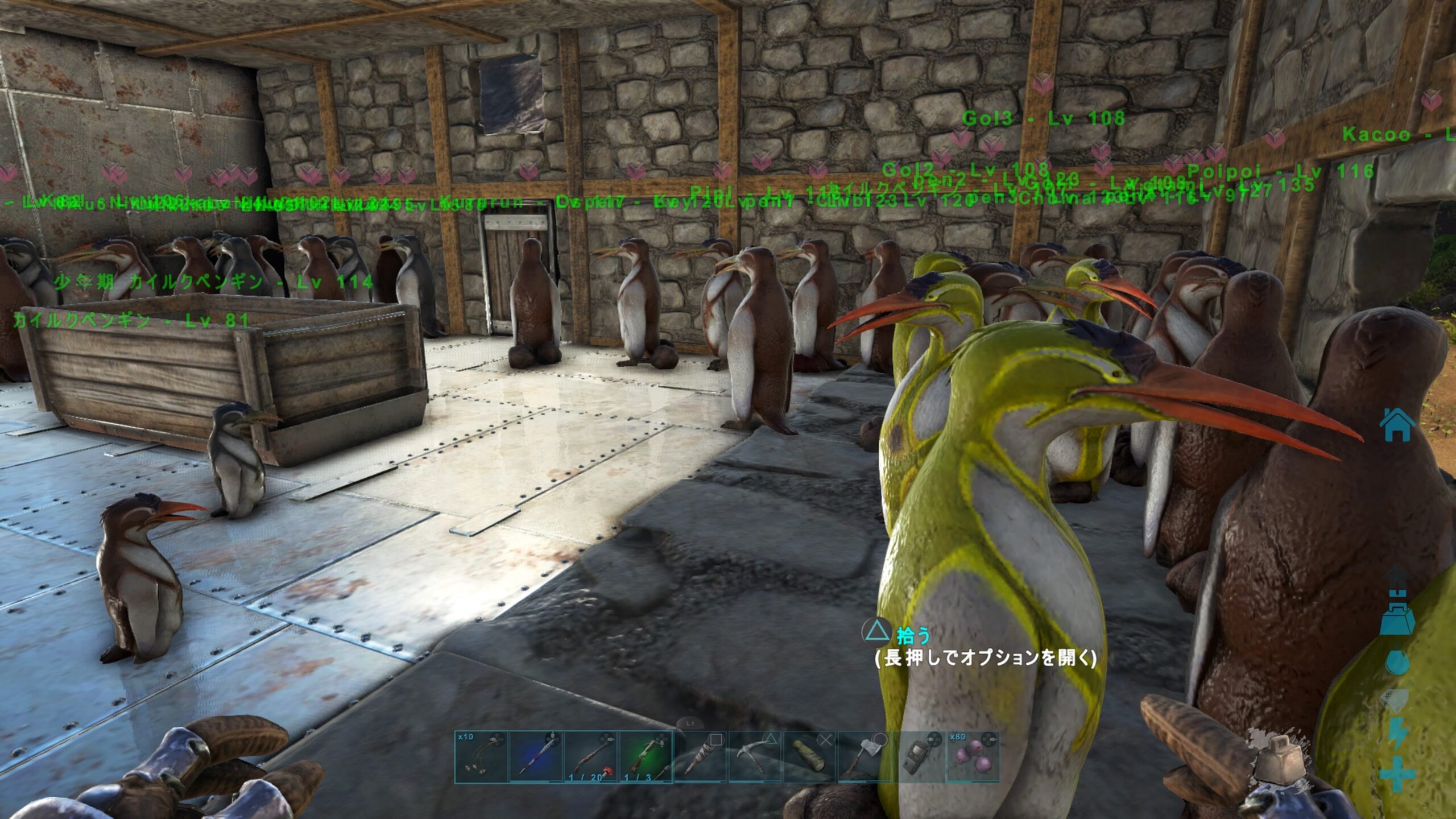Equip the blue-highlighted spear weapon slot

(536, 757)
